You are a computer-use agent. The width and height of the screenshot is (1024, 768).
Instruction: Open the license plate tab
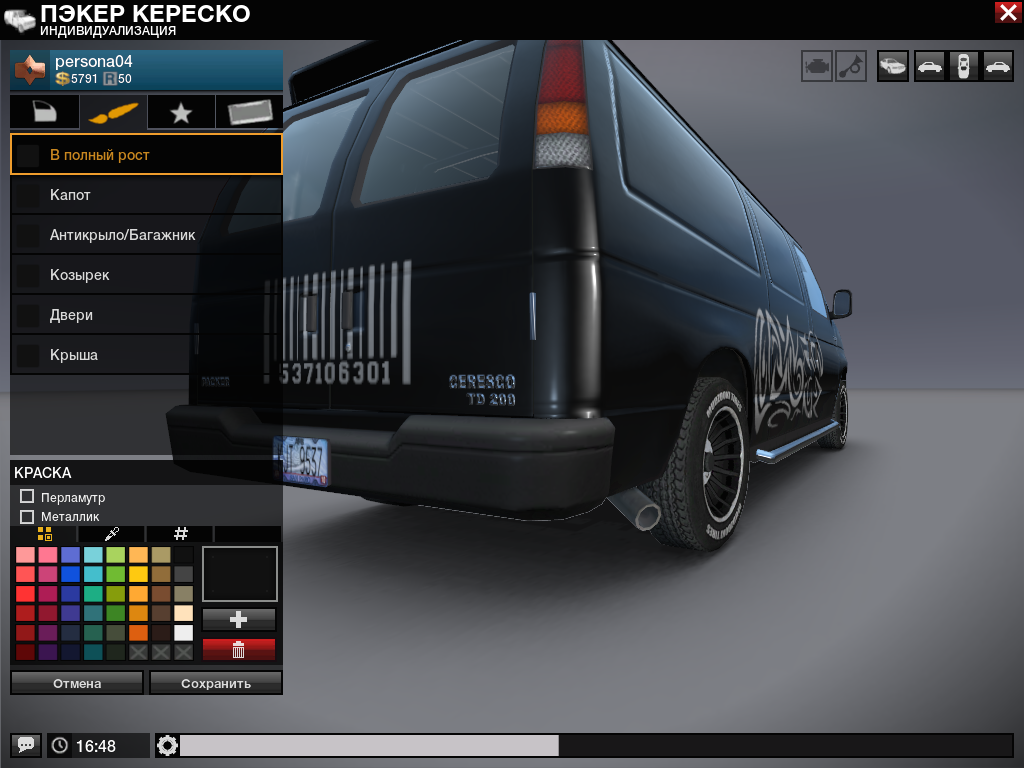click(x=249, y=113)
